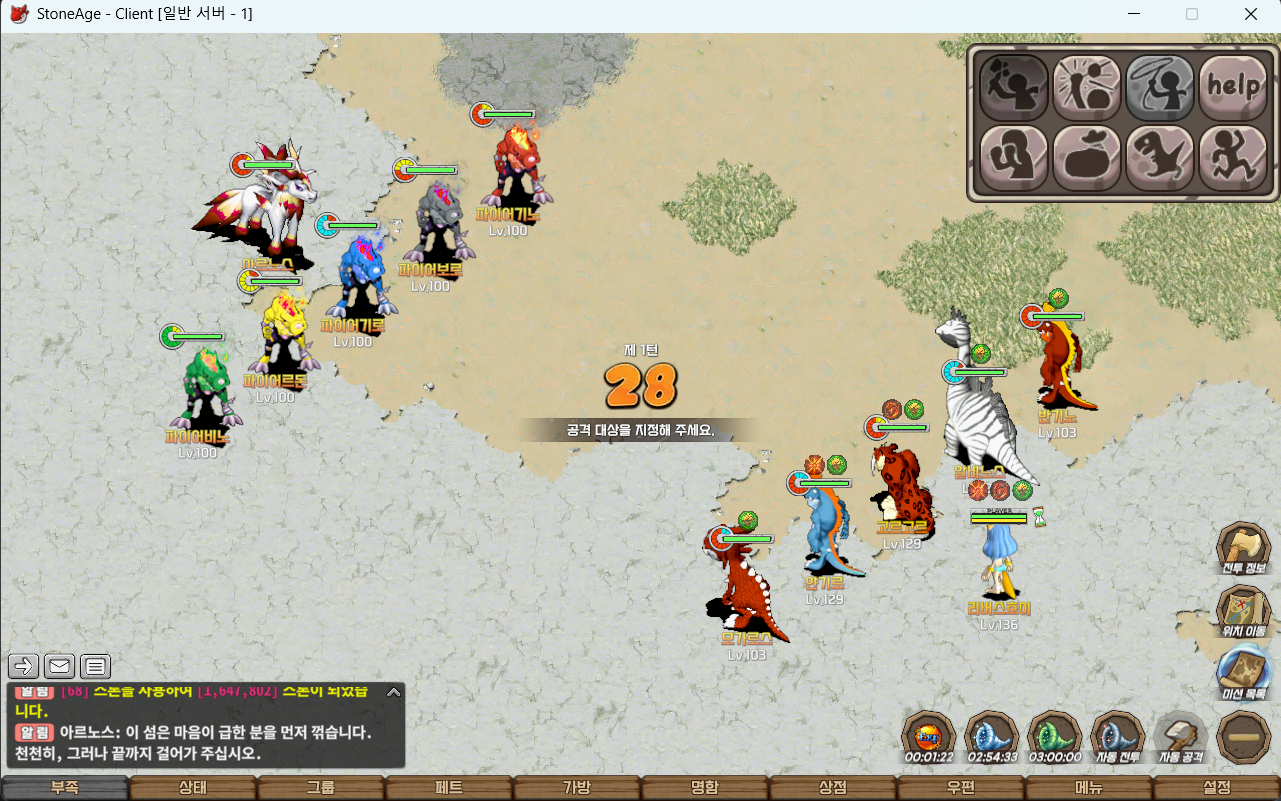Select the help battle command
This screenshot has height=801, width=1281.
click(1232, 87)
